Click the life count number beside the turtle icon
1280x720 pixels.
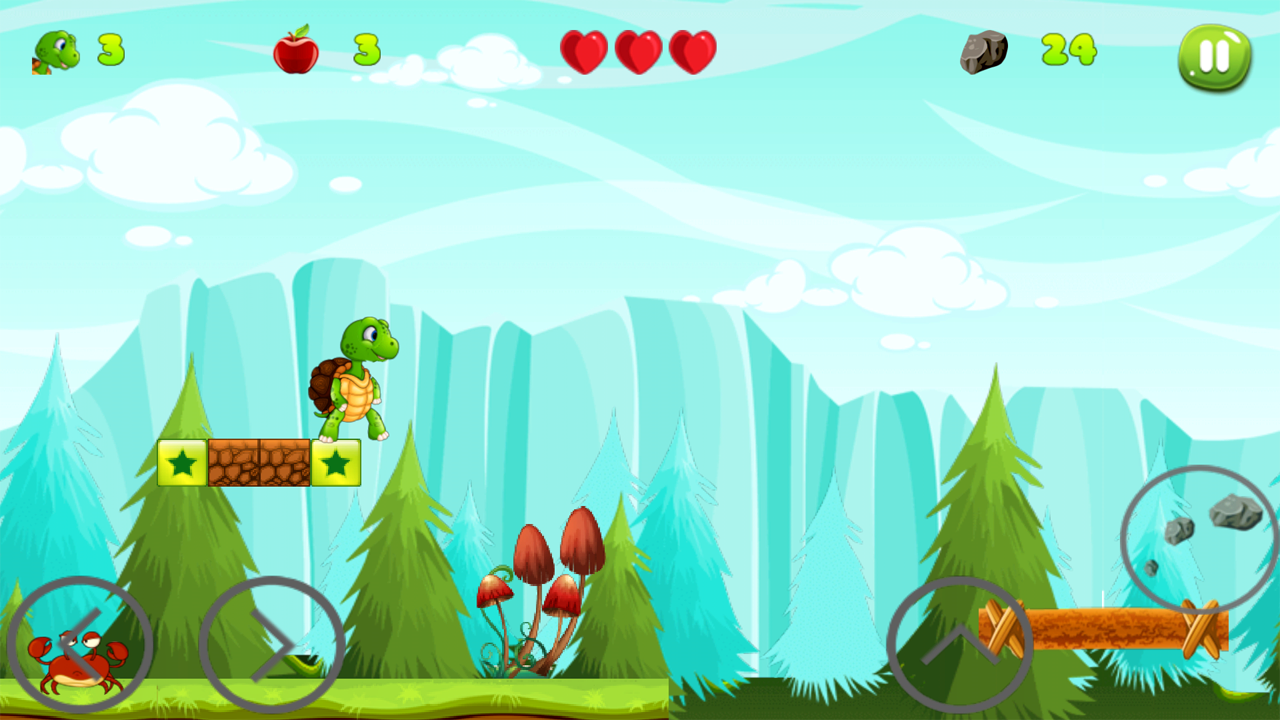pyautogui.click(x=110, y=48)
